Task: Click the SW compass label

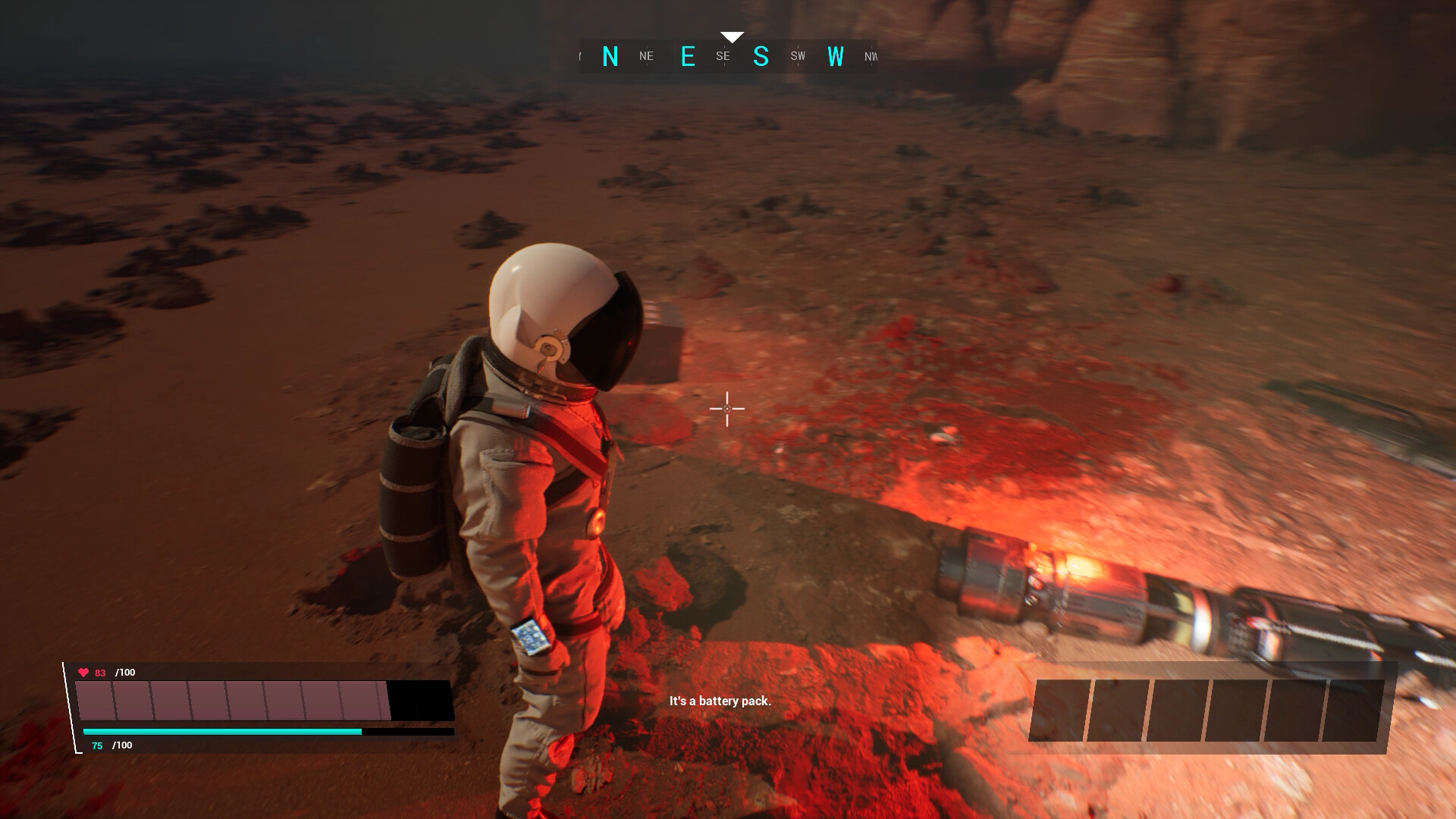Action: [796, 55]
